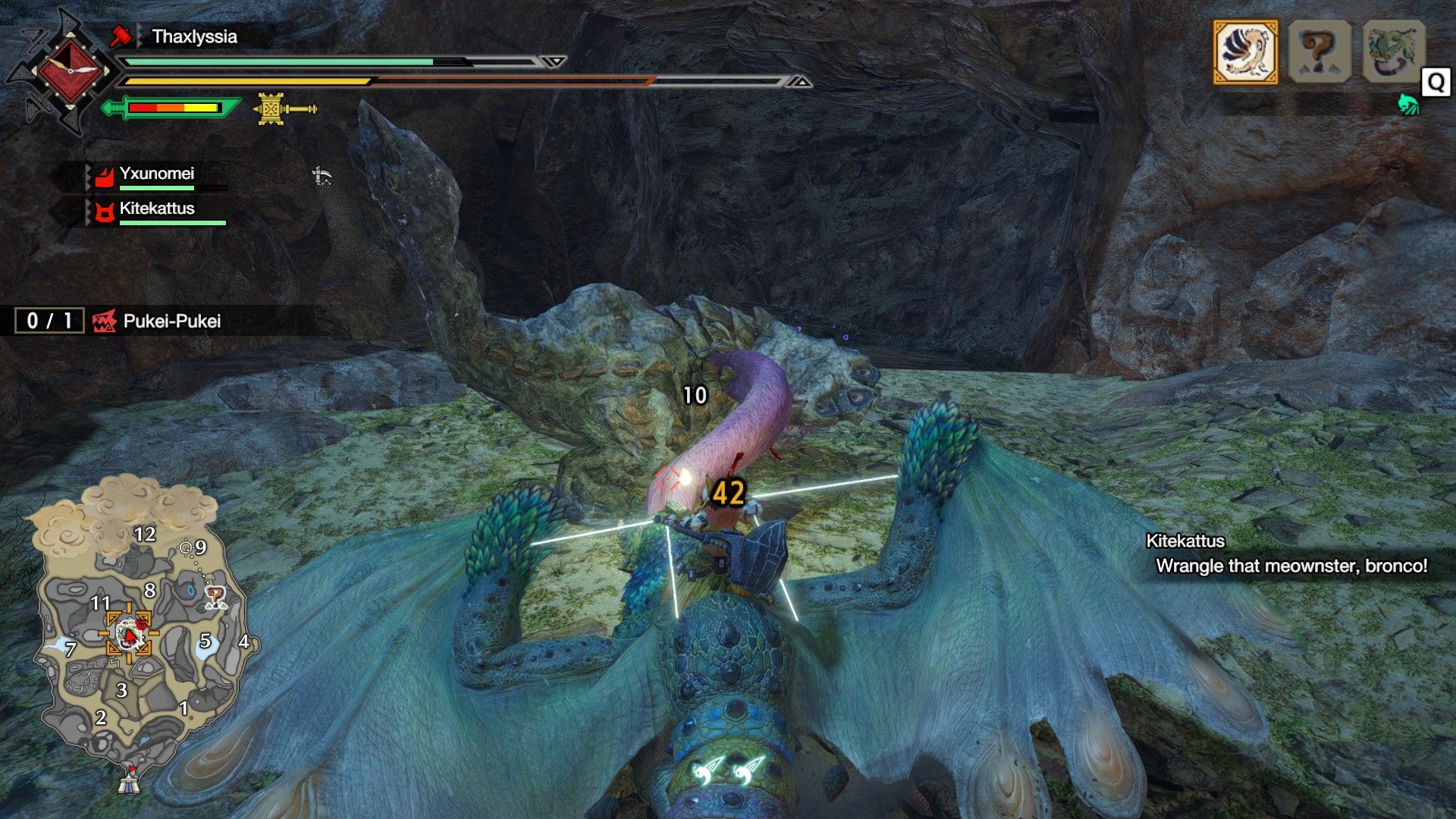This screenshot has height=819, width=1456.
Task: Choose the unknown monster question mark icon
Action: point(1319,52)
